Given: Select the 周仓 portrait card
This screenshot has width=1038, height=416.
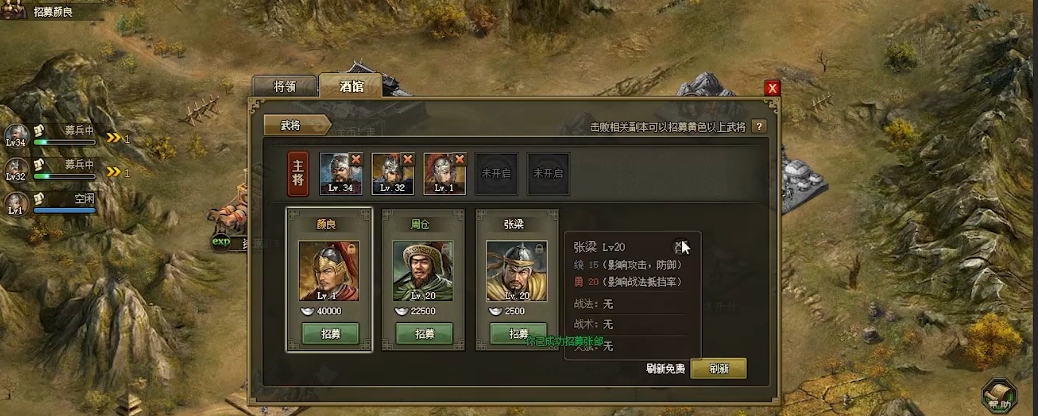Looking at the screenshot, I should pyautogui.click(x=423, y=270).
